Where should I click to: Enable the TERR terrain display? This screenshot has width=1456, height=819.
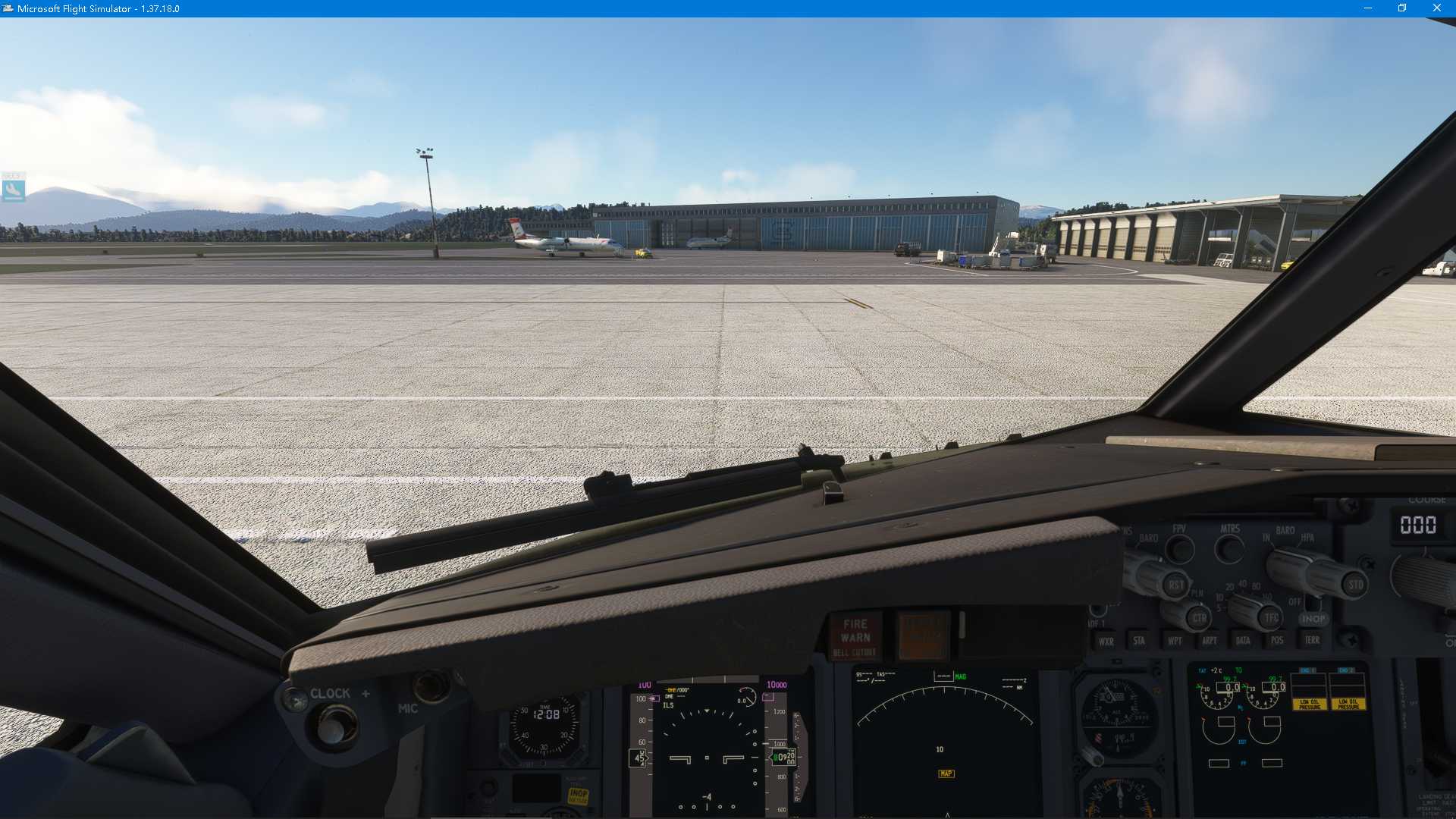1312,640
